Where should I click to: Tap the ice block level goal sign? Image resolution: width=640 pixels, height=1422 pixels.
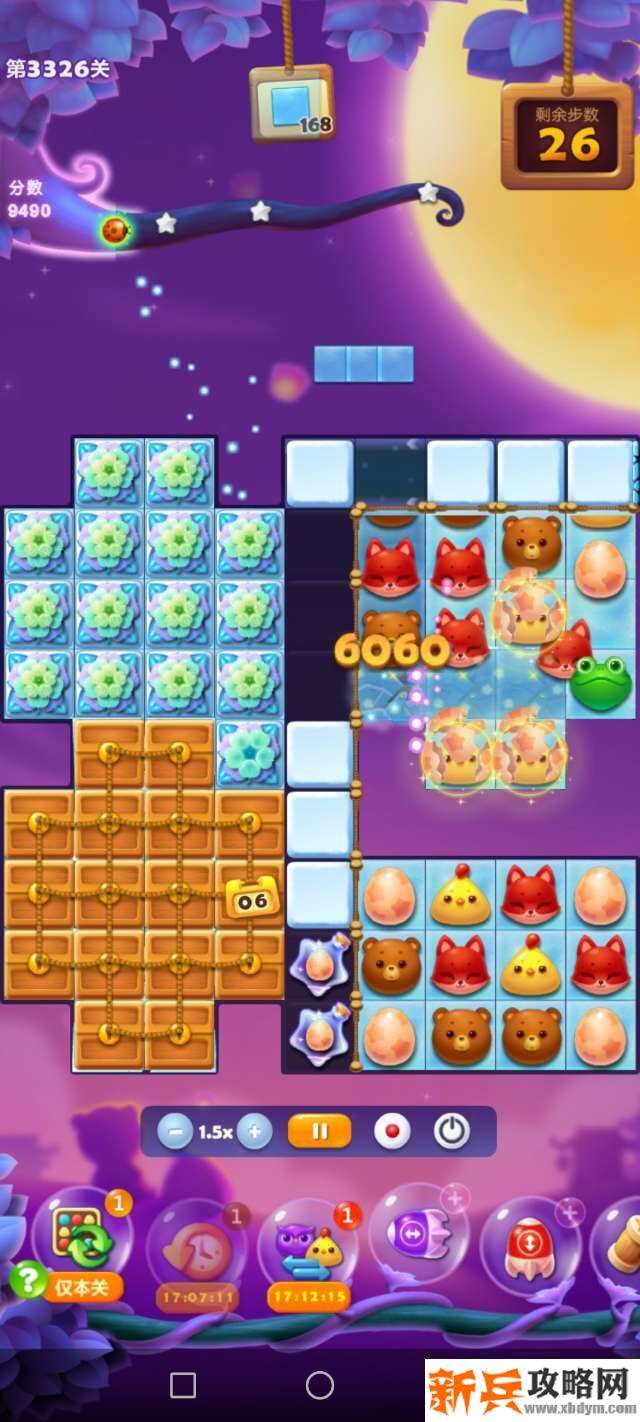[x=292, y=105]
